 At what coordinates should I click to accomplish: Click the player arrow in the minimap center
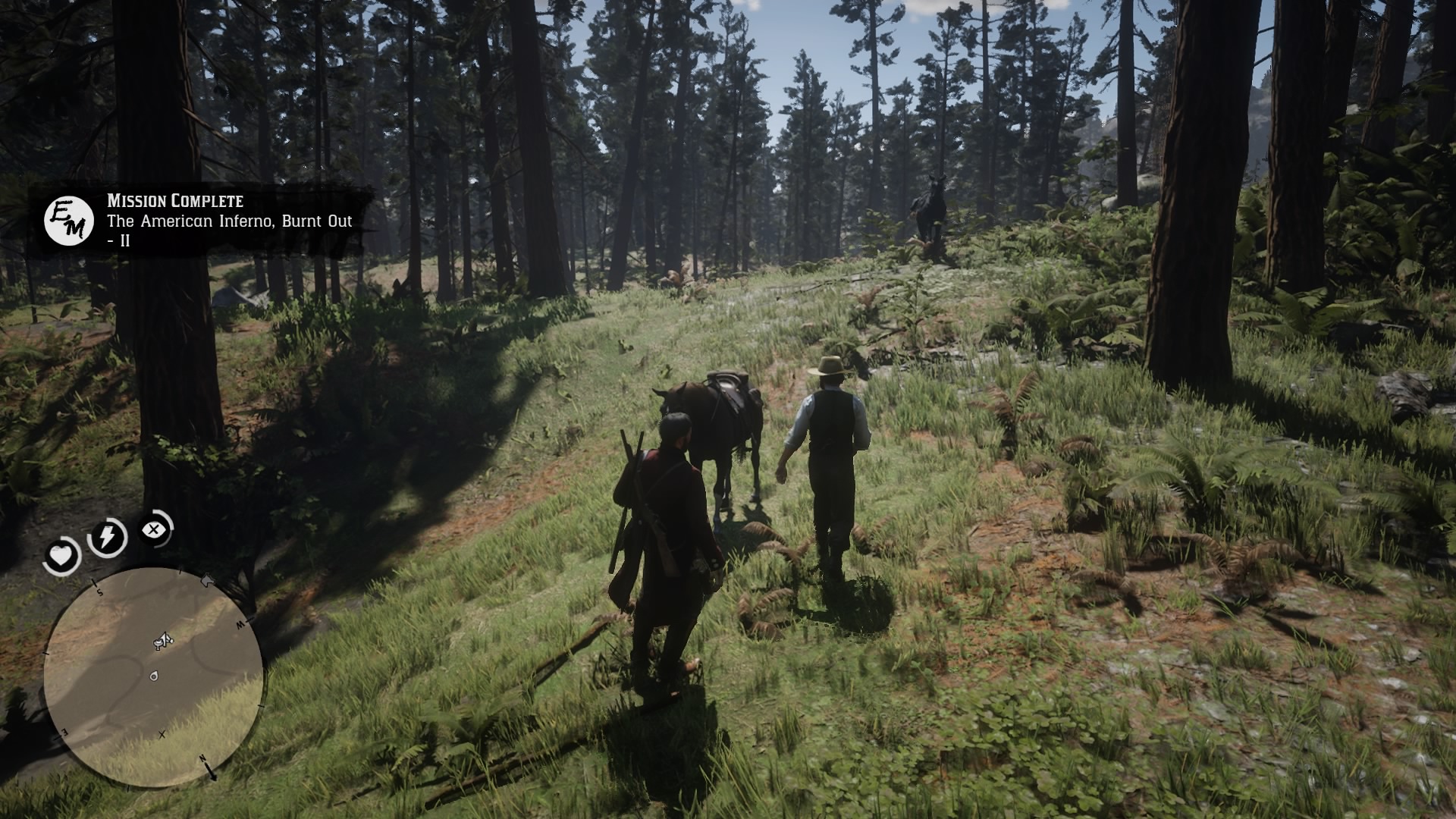[163, 641]
